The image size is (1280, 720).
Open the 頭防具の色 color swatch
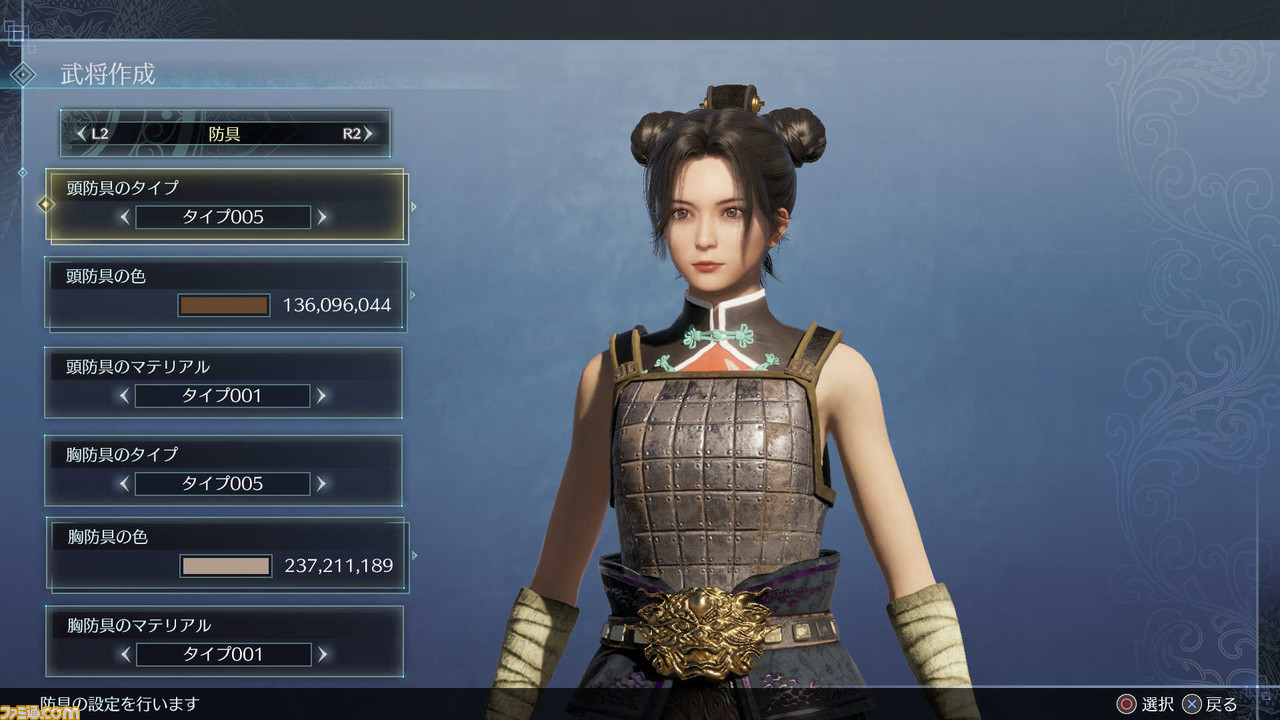224,305
